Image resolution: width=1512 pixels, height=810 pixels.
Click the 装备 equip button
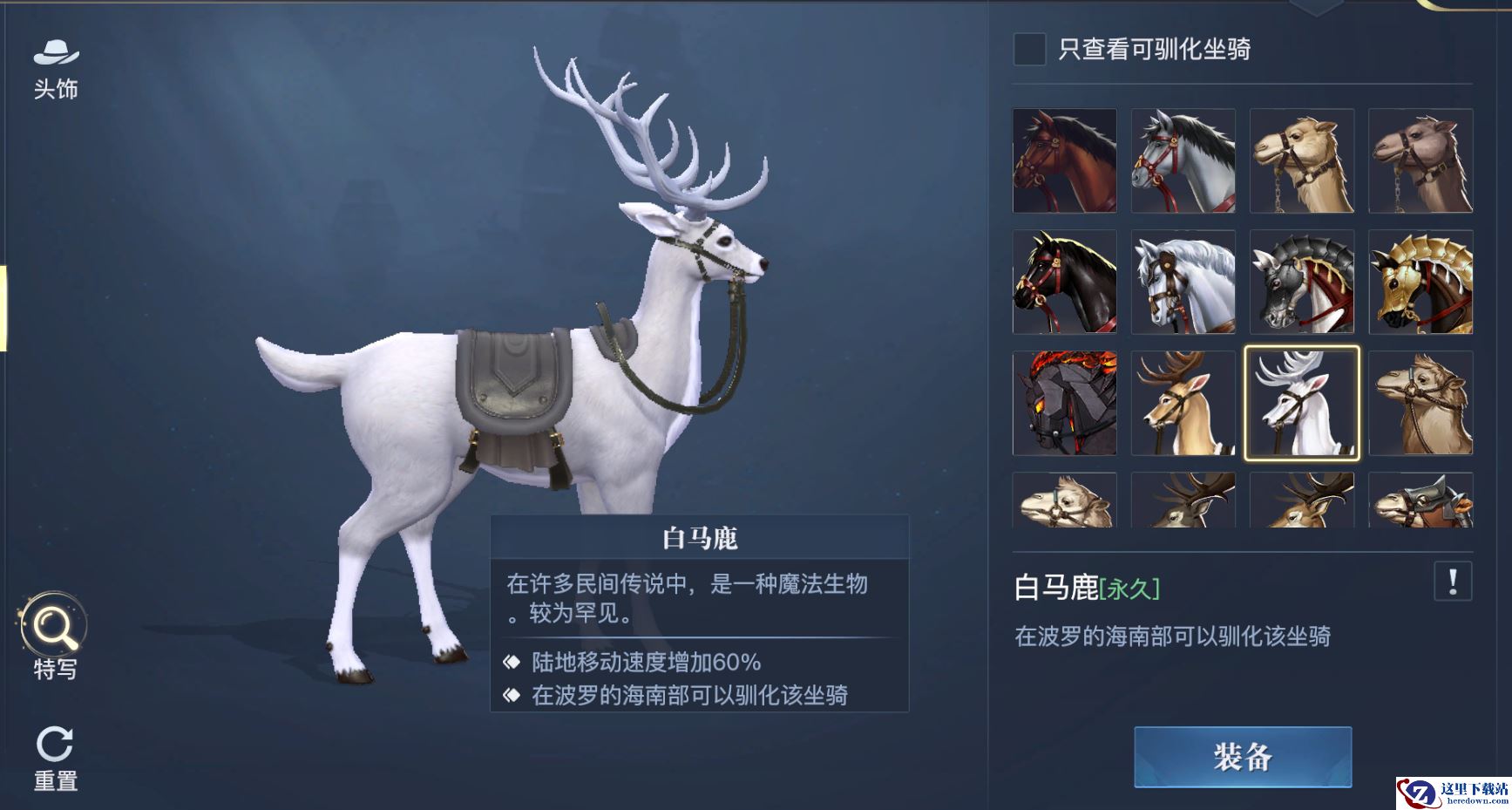click(x=1242, y=757)
